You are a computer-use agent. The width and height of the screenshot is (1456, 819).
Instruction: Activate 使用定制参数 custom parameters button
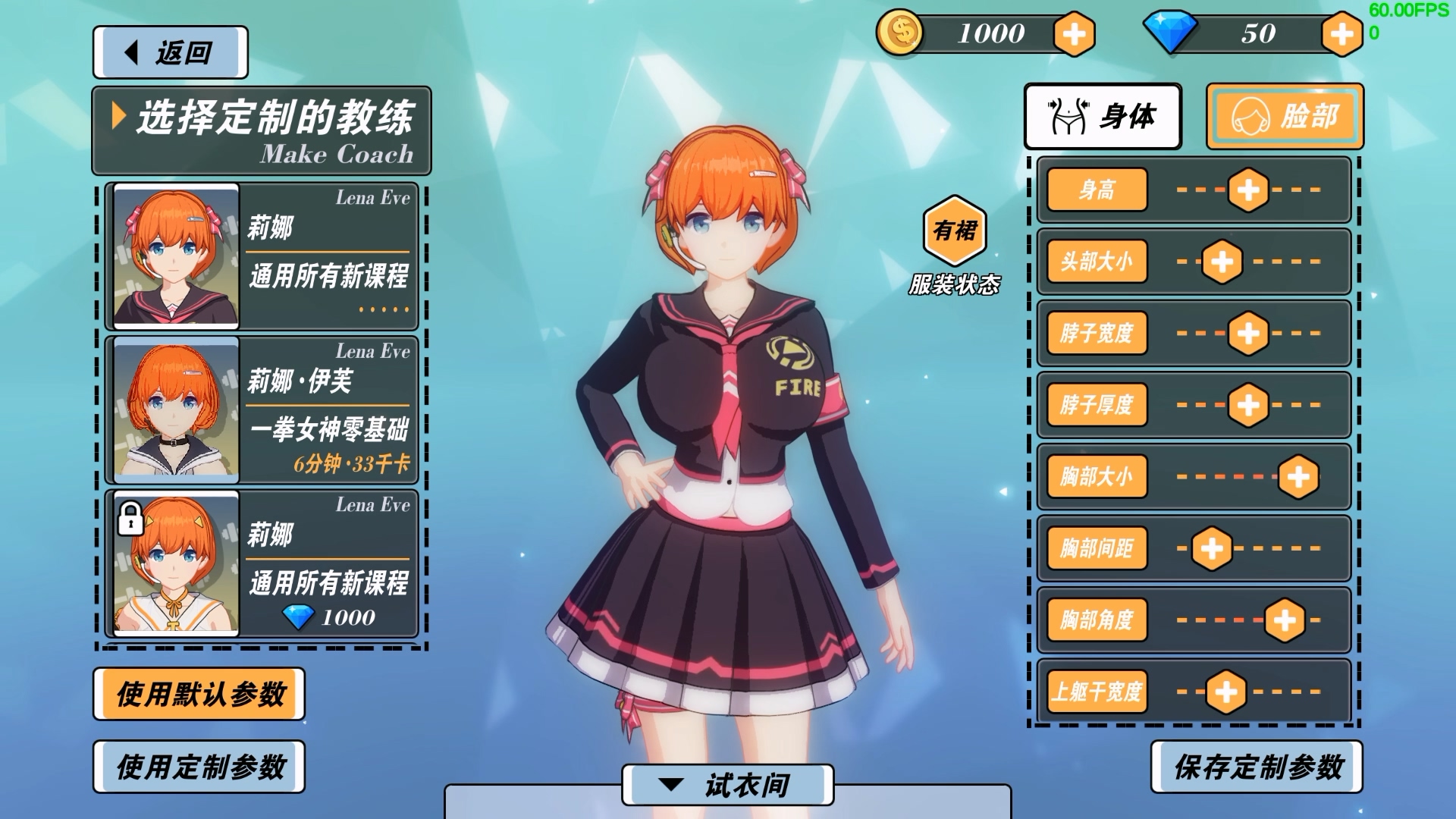tap(199, 767)
